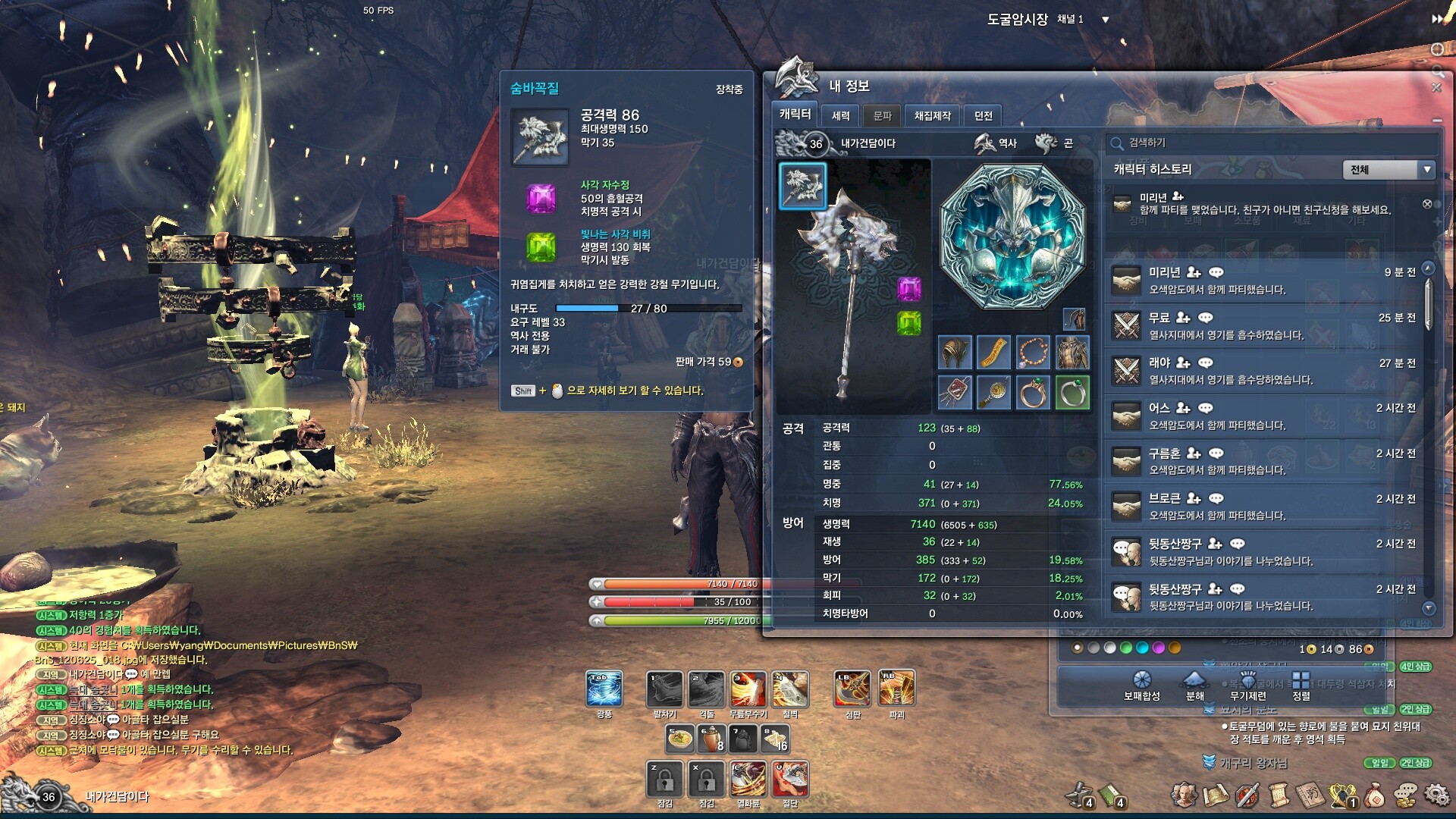Select the equipped axe weapon slot
The width and height of the screenshot is (1456, 819).
click(x=802, y=186)
